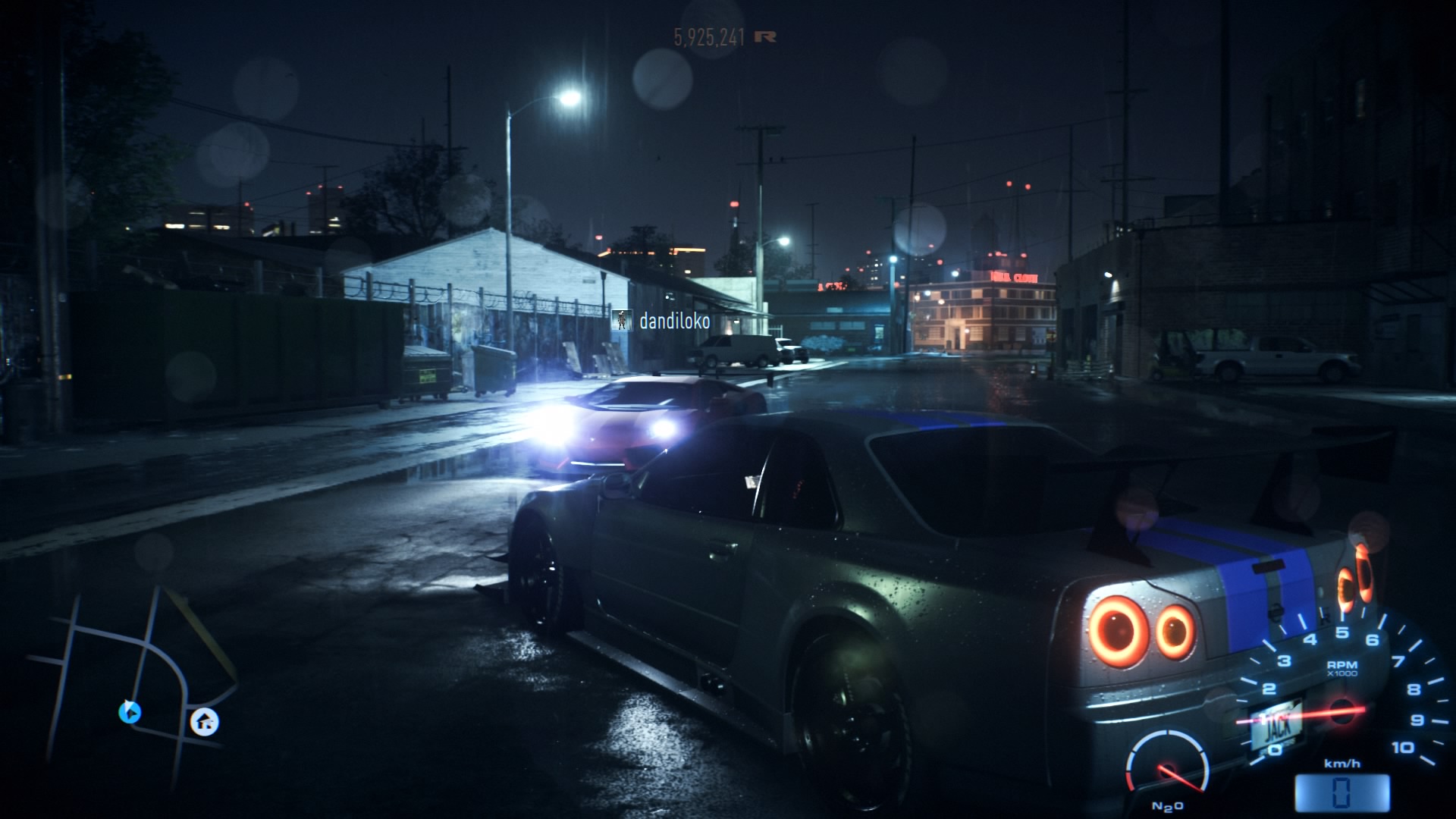Click the garage house marker on the minimap
1456x819 pixels.
(204, 721)
